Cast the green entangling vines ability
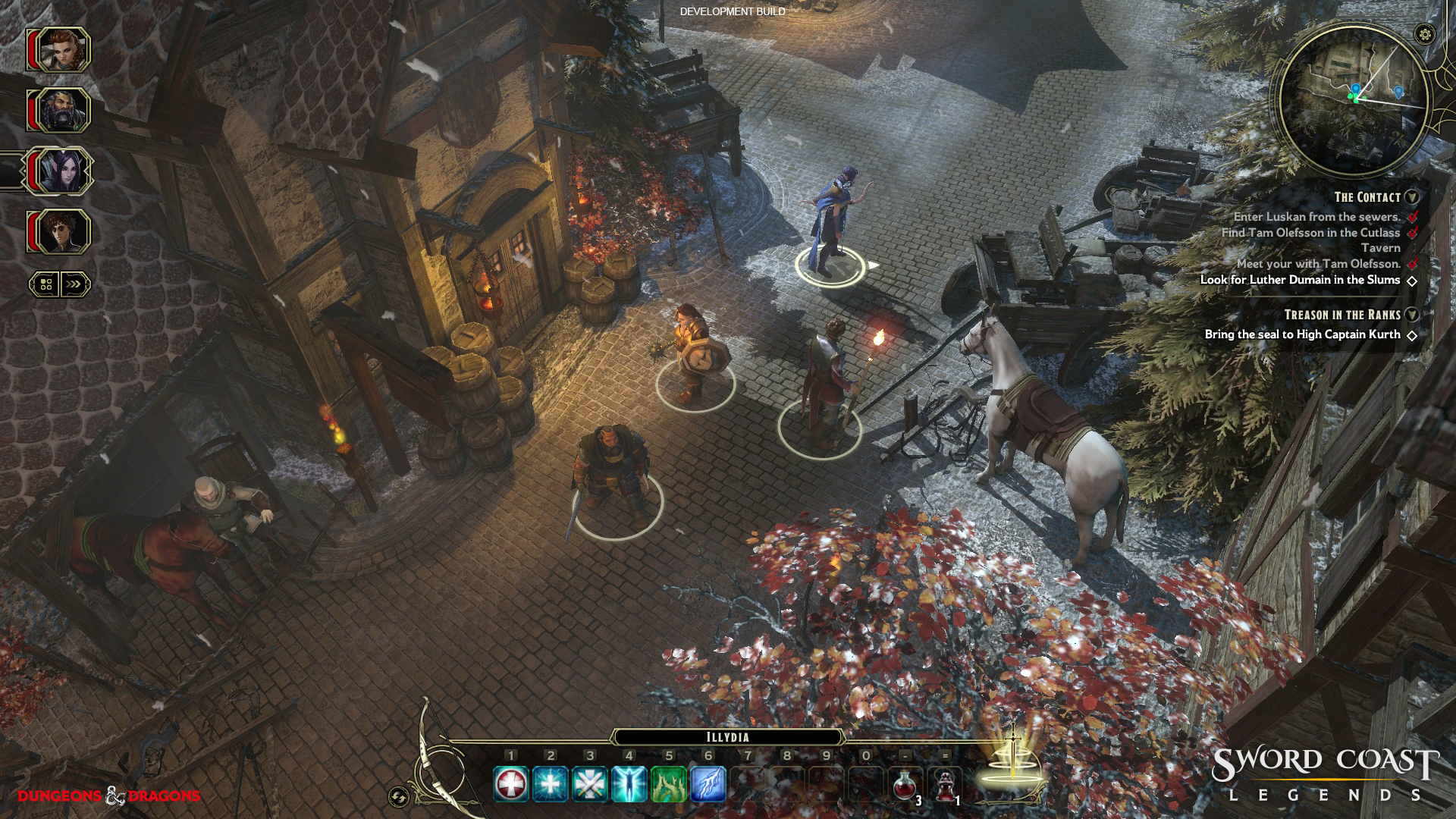This screenshot has height=819, width=1456. pos(669,784)
